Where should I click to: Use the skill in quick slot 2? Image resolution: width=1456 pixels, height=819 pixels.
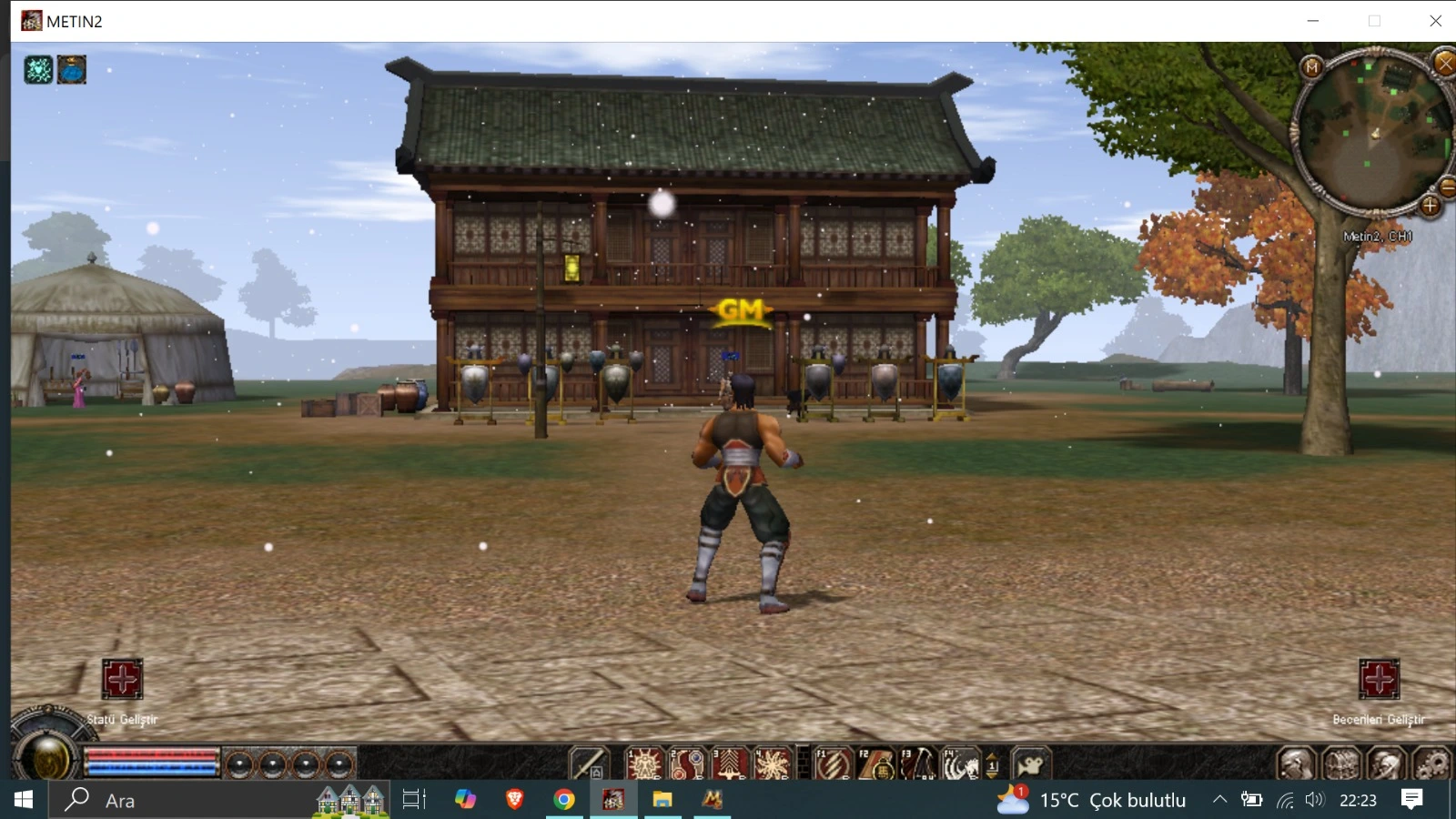pos(686,763)
